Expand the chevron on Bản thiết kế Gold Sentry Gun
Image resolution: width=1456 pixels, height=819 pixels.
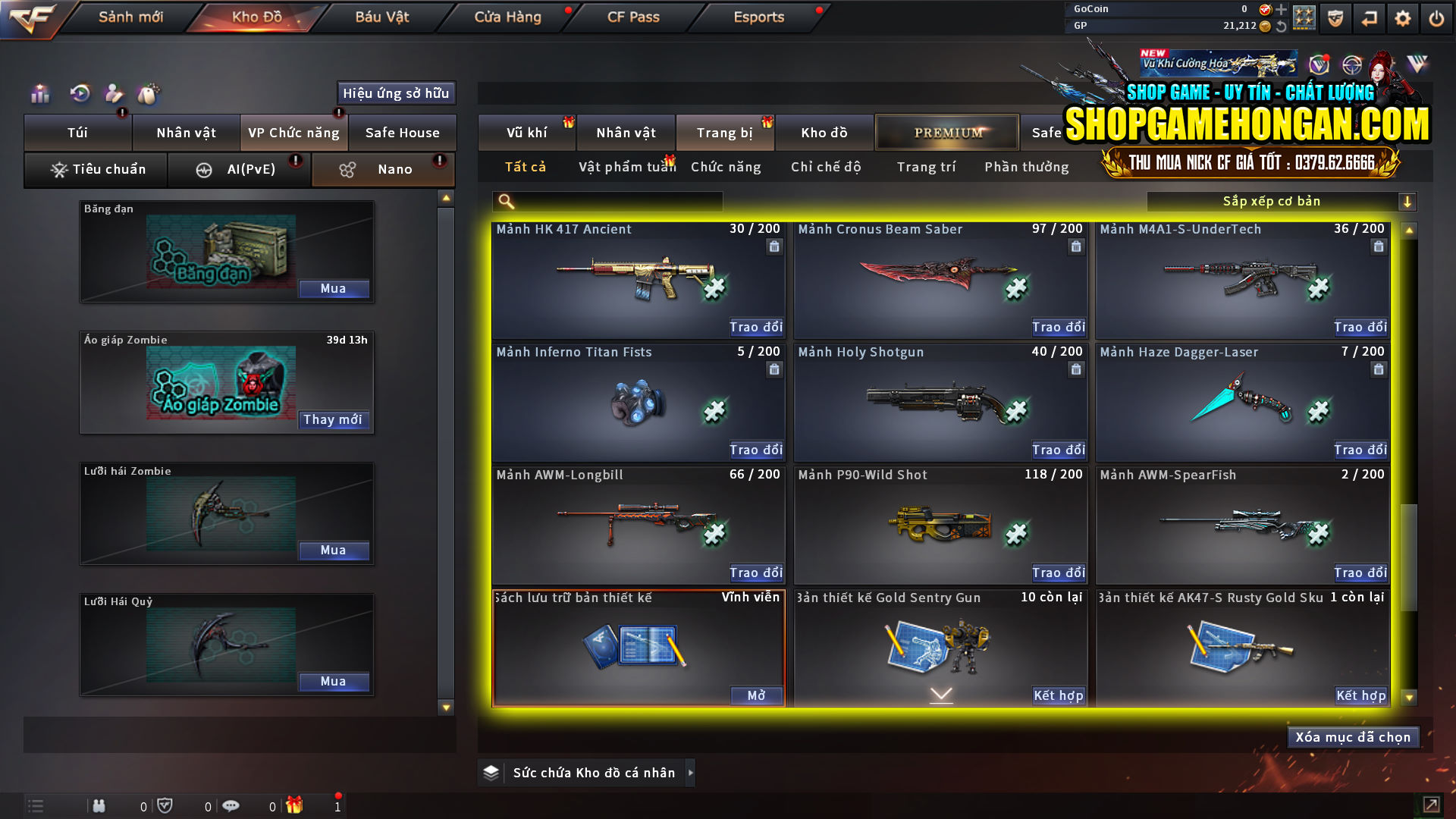[941, 693]
